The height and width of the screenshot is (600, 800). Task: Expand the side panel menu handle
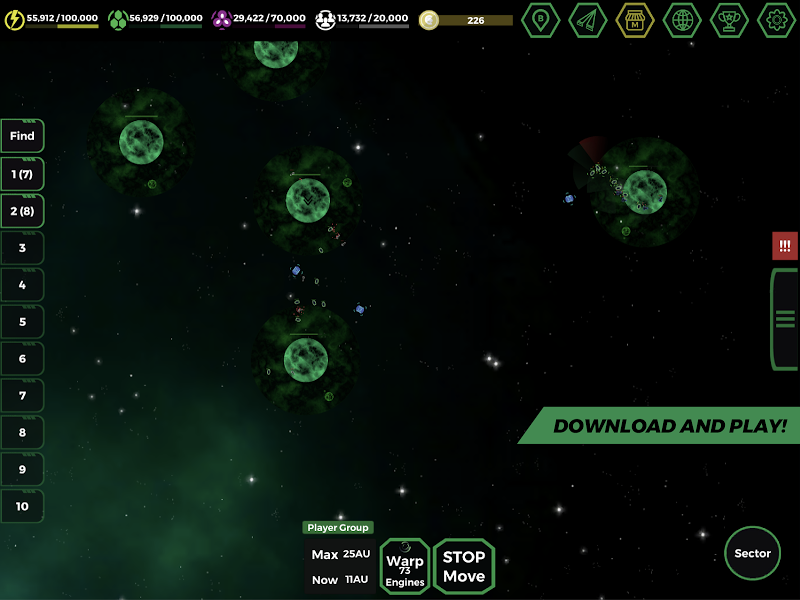(x=785, y=319)
